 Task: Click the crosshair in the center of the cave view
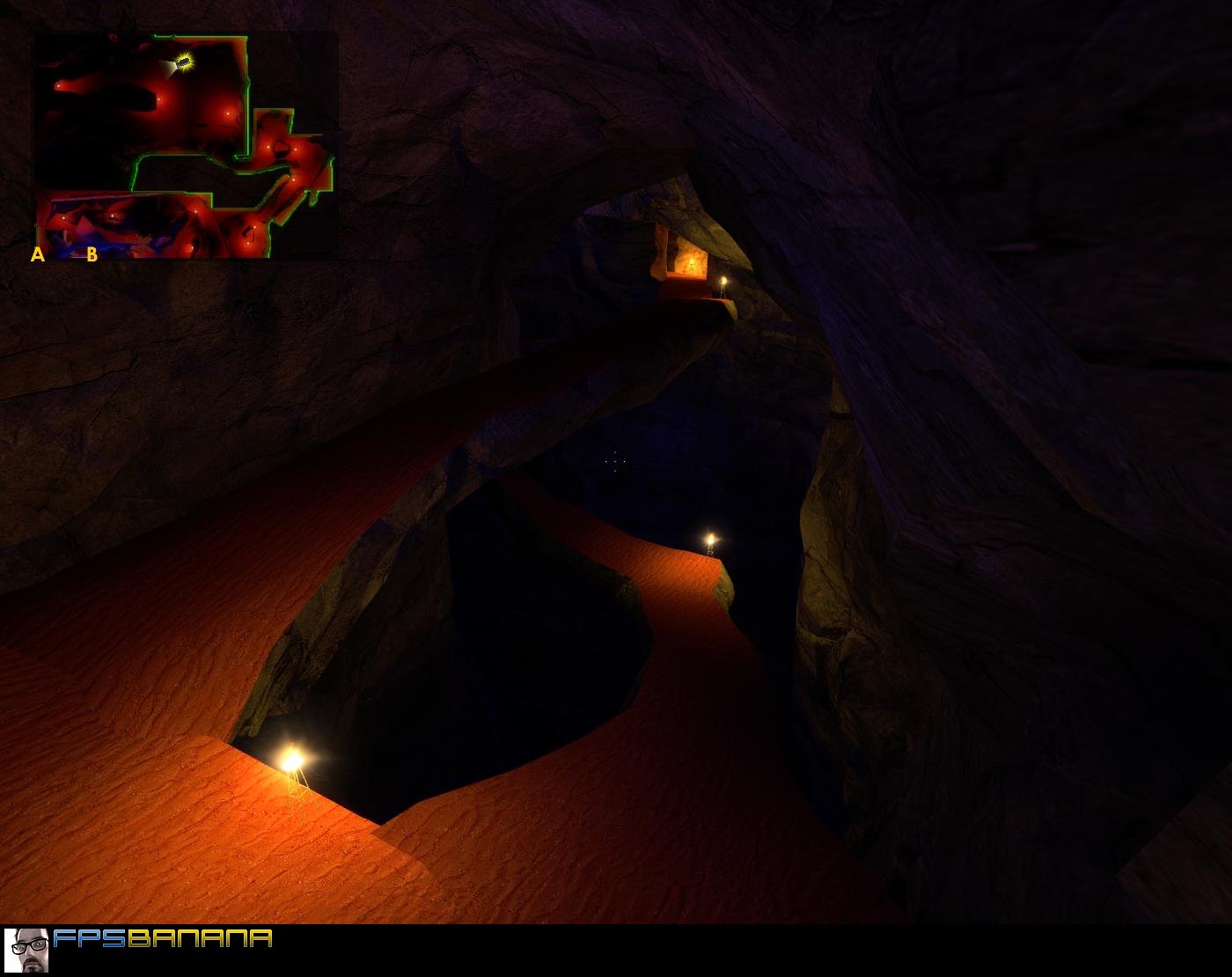[x=613, y=460]
